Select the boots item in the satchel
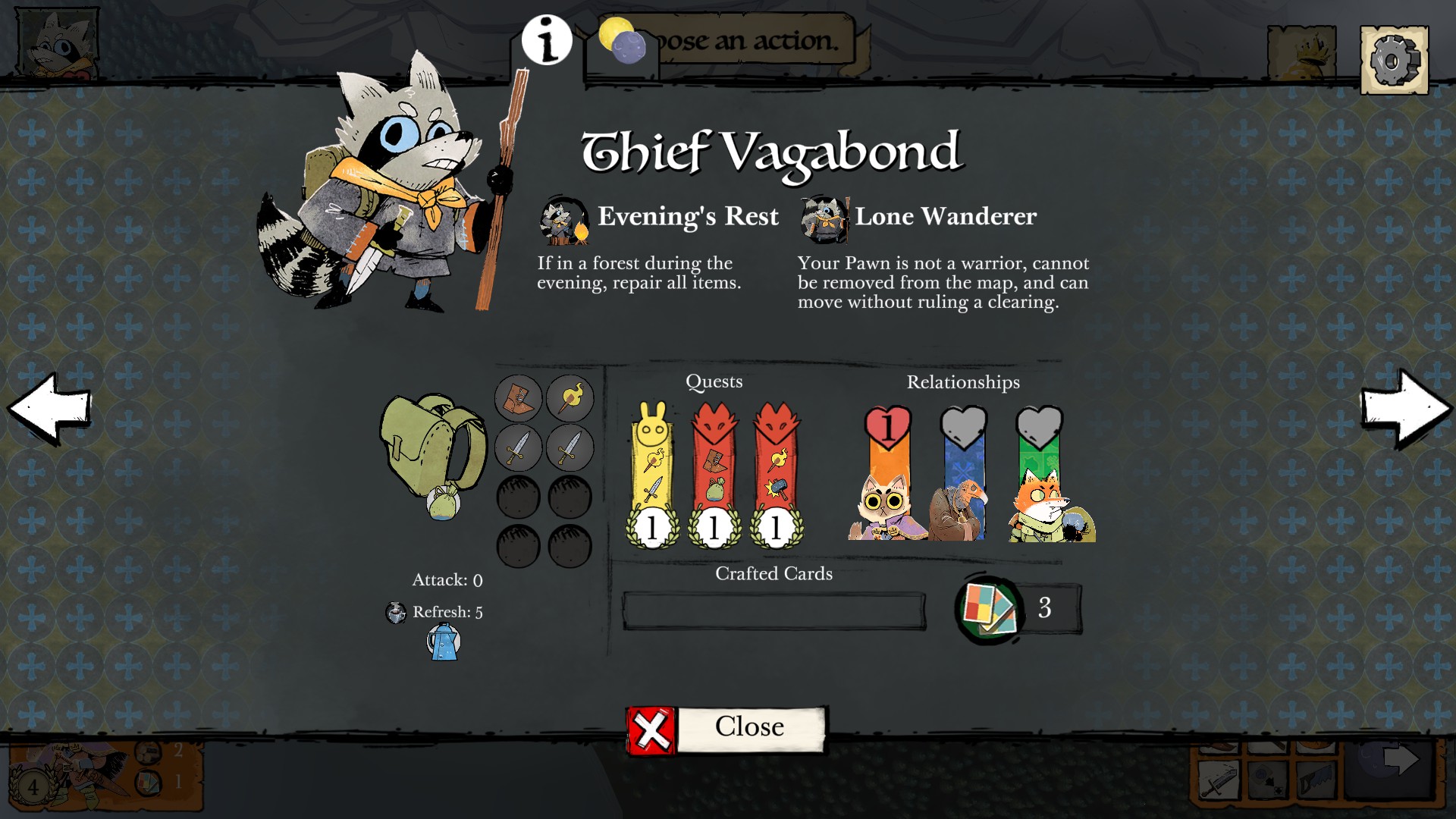1456x819 pixels. pos(518,397)
